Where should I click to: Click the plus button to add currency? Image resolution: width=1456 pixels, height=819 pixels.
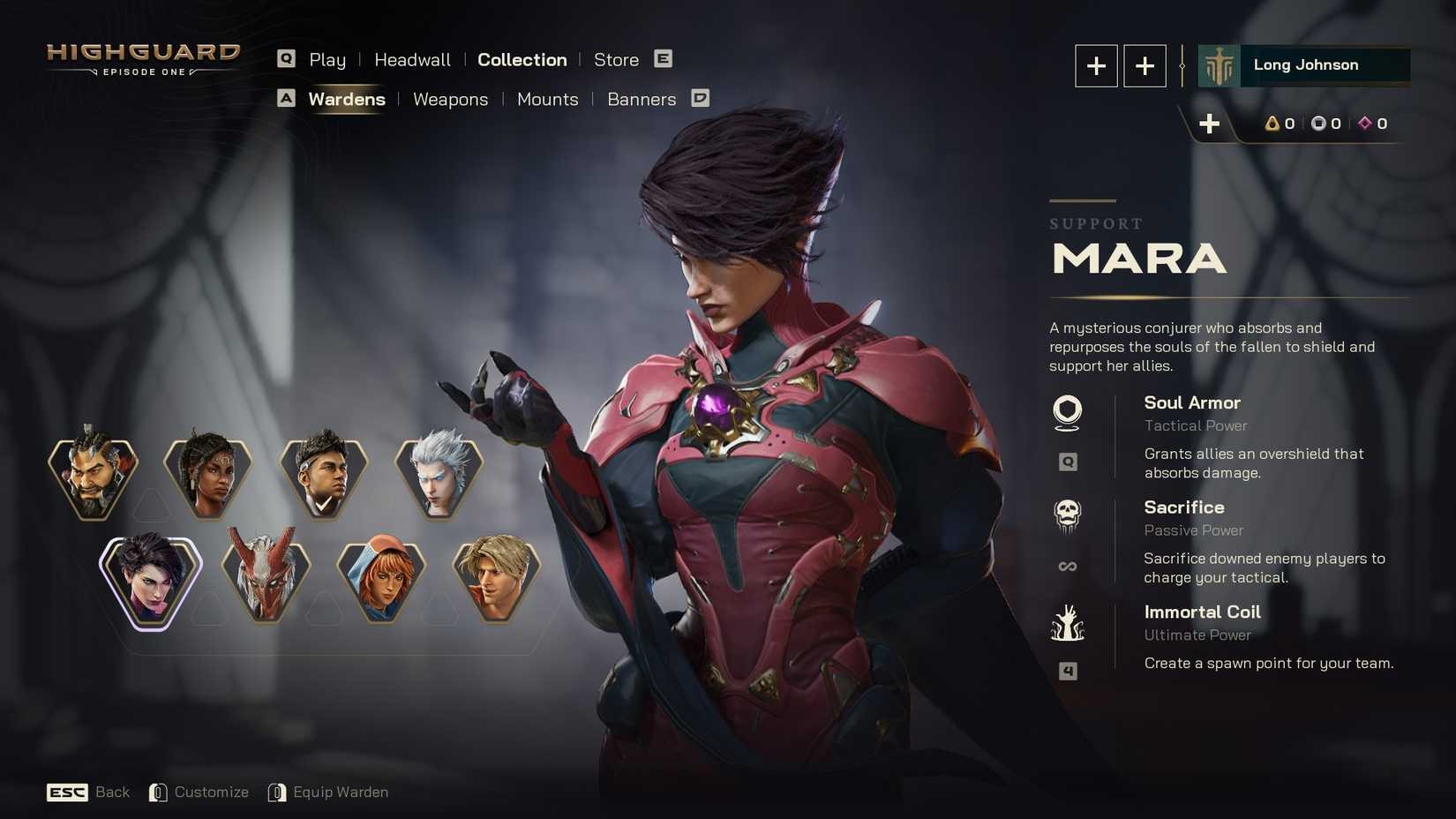[1210, 124]
